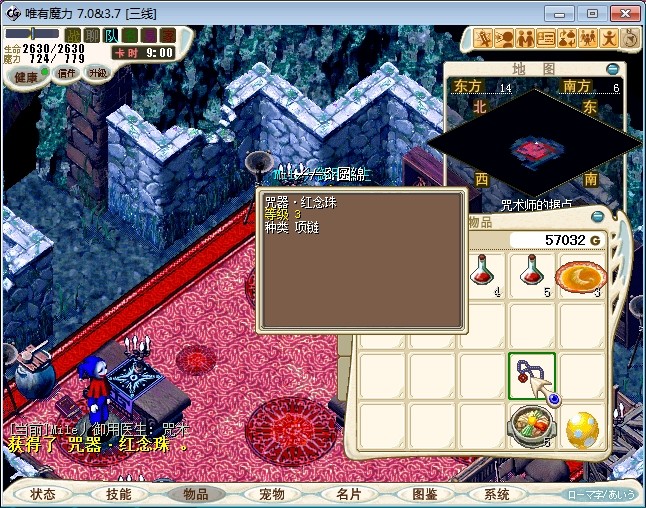Open the 系统 system menu

click(497, 494)
